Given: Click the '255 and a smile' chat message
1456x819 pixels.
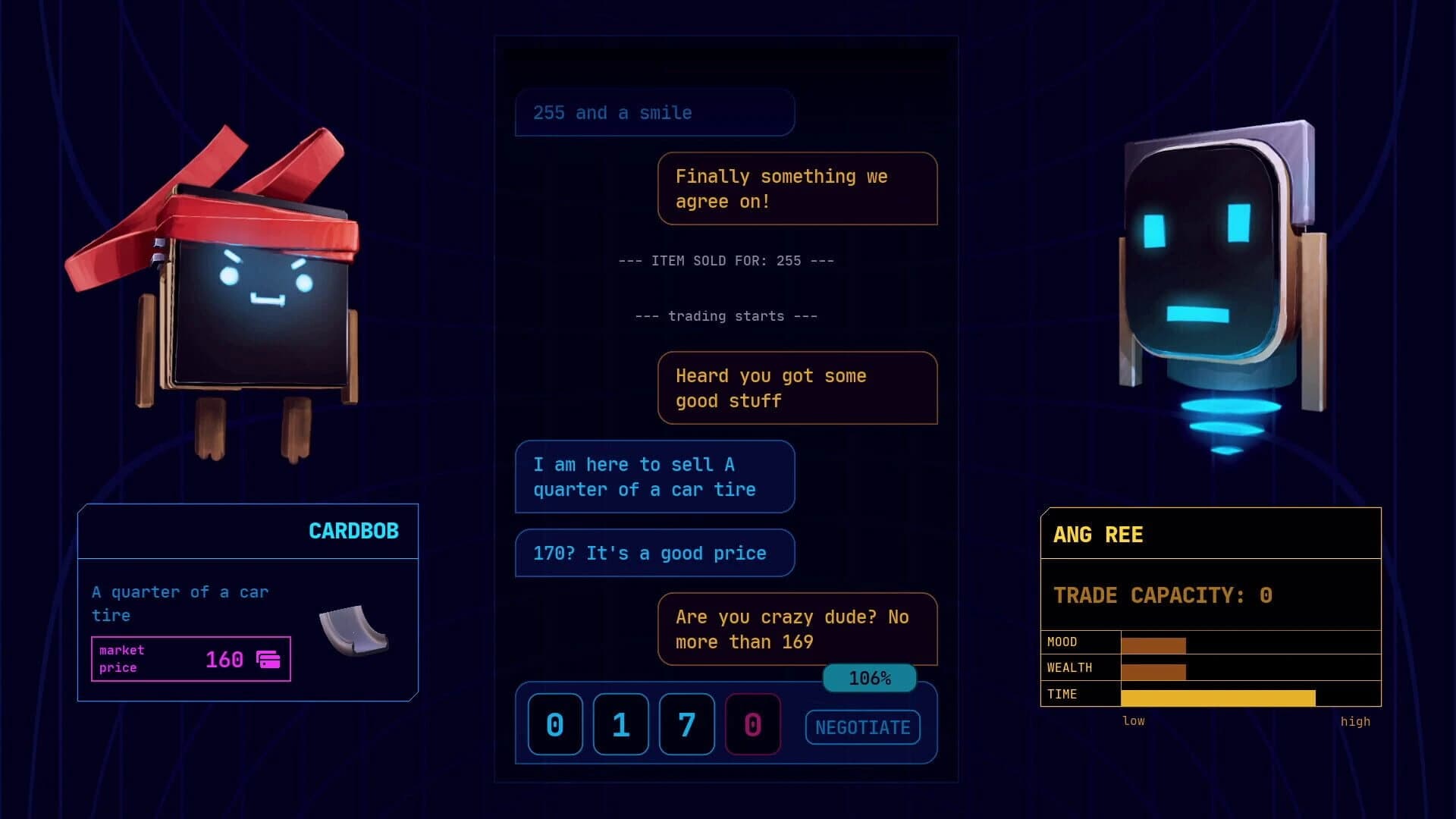Looking at the screenshot, I should pos(654,112).
